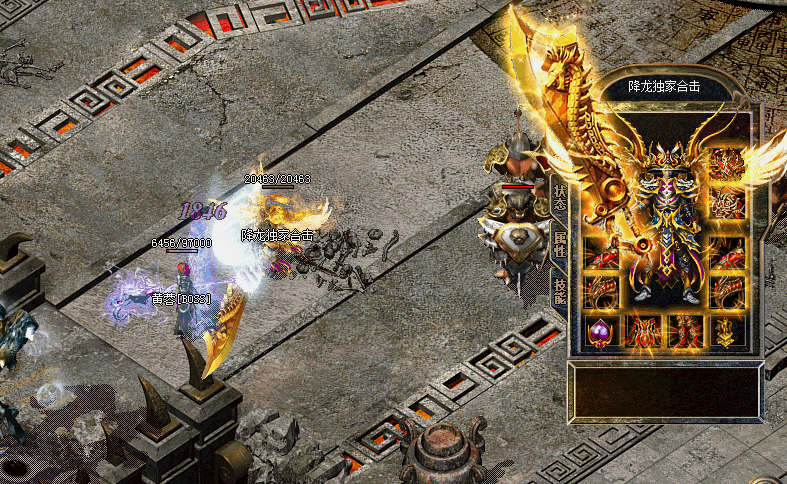Choose the red boots equipment slot
Viewport: 787px width, 484px height.
685,331
